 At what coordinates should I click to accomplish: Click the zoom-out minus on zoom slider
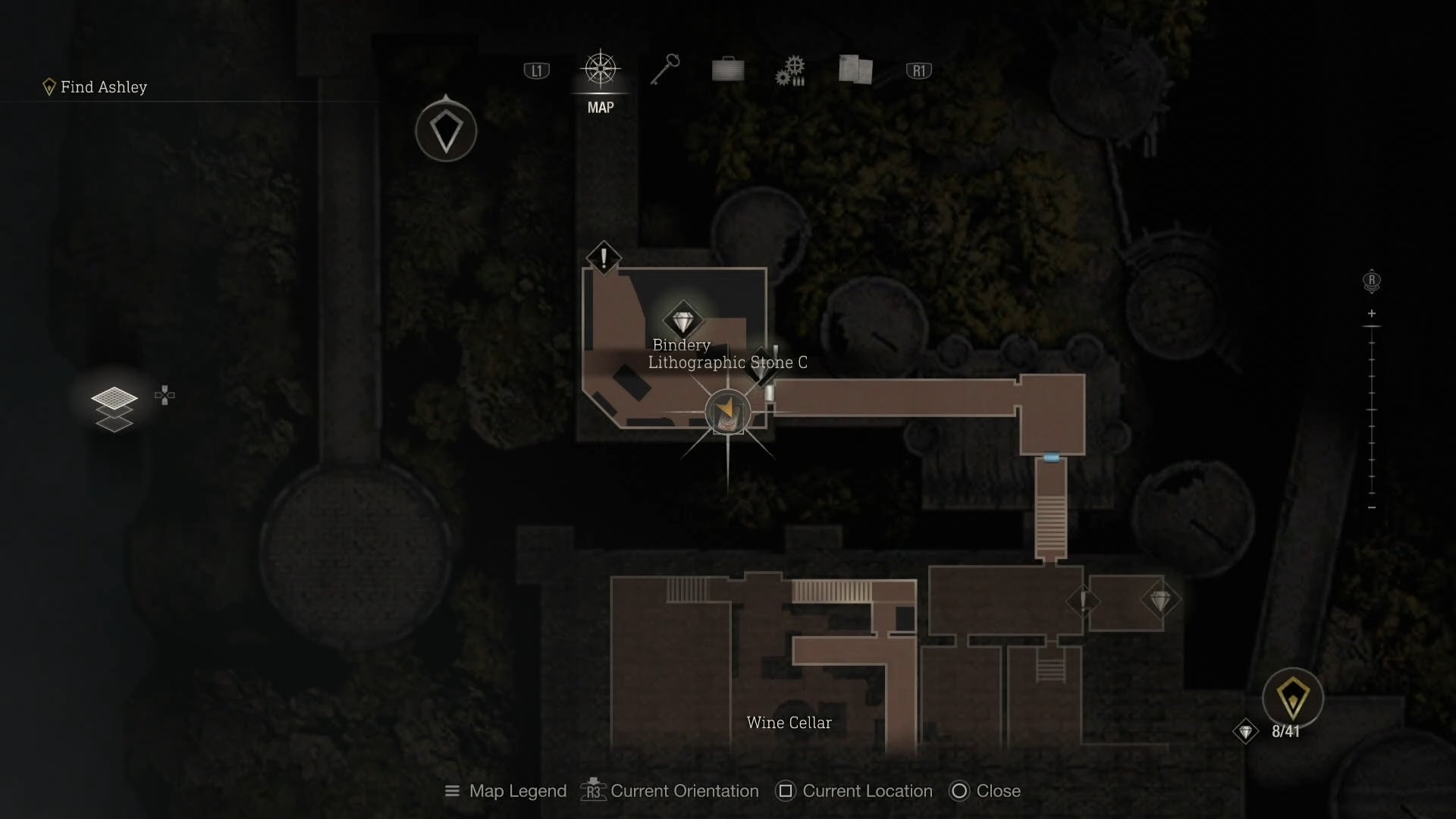(1371, 507)
